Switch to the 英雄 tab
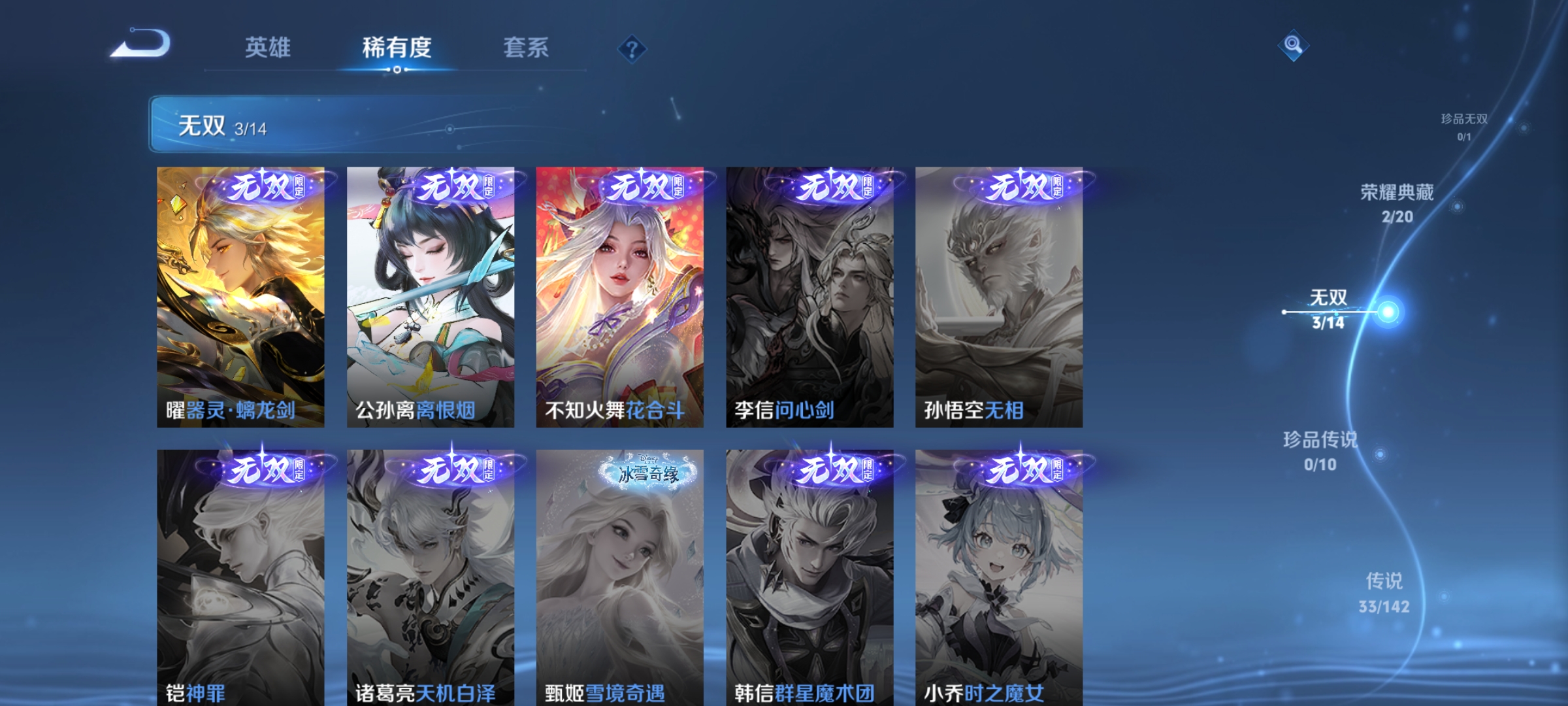 point(268,47)
